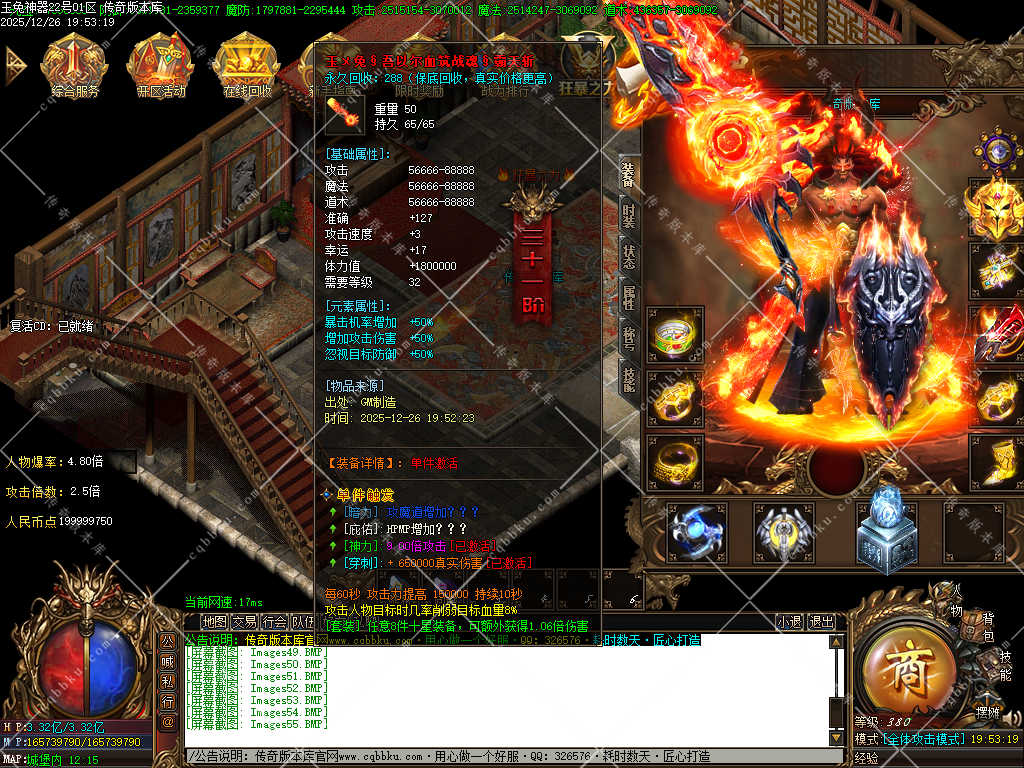Image resolution: width=1024 pixels, height=768 pixels.
Task: Click the 地图 map button
Action: coord(214,622)
